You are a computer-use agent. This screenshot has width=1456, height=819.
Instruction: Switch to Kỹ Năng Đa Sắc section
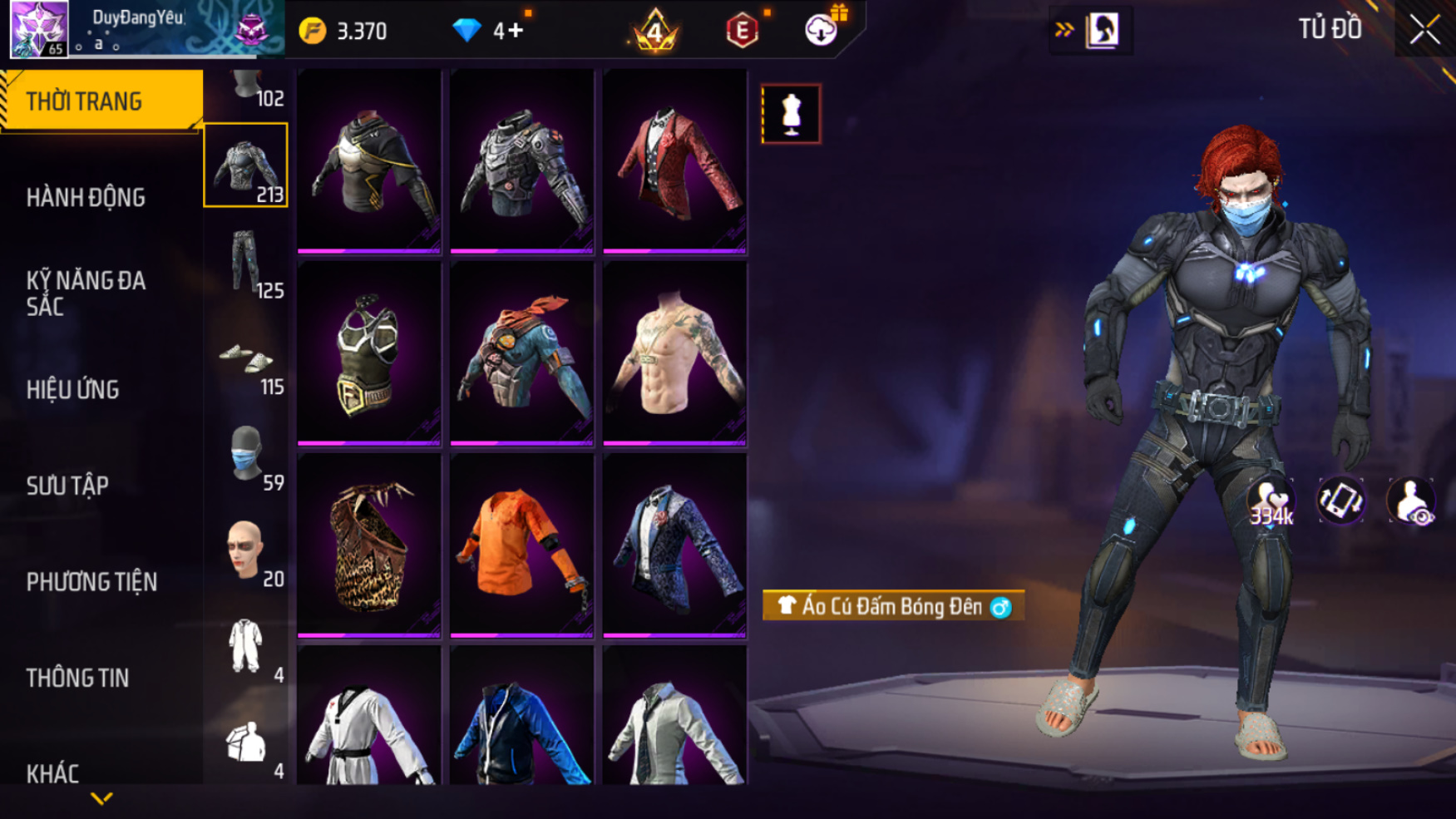click(x=86, y=293)
